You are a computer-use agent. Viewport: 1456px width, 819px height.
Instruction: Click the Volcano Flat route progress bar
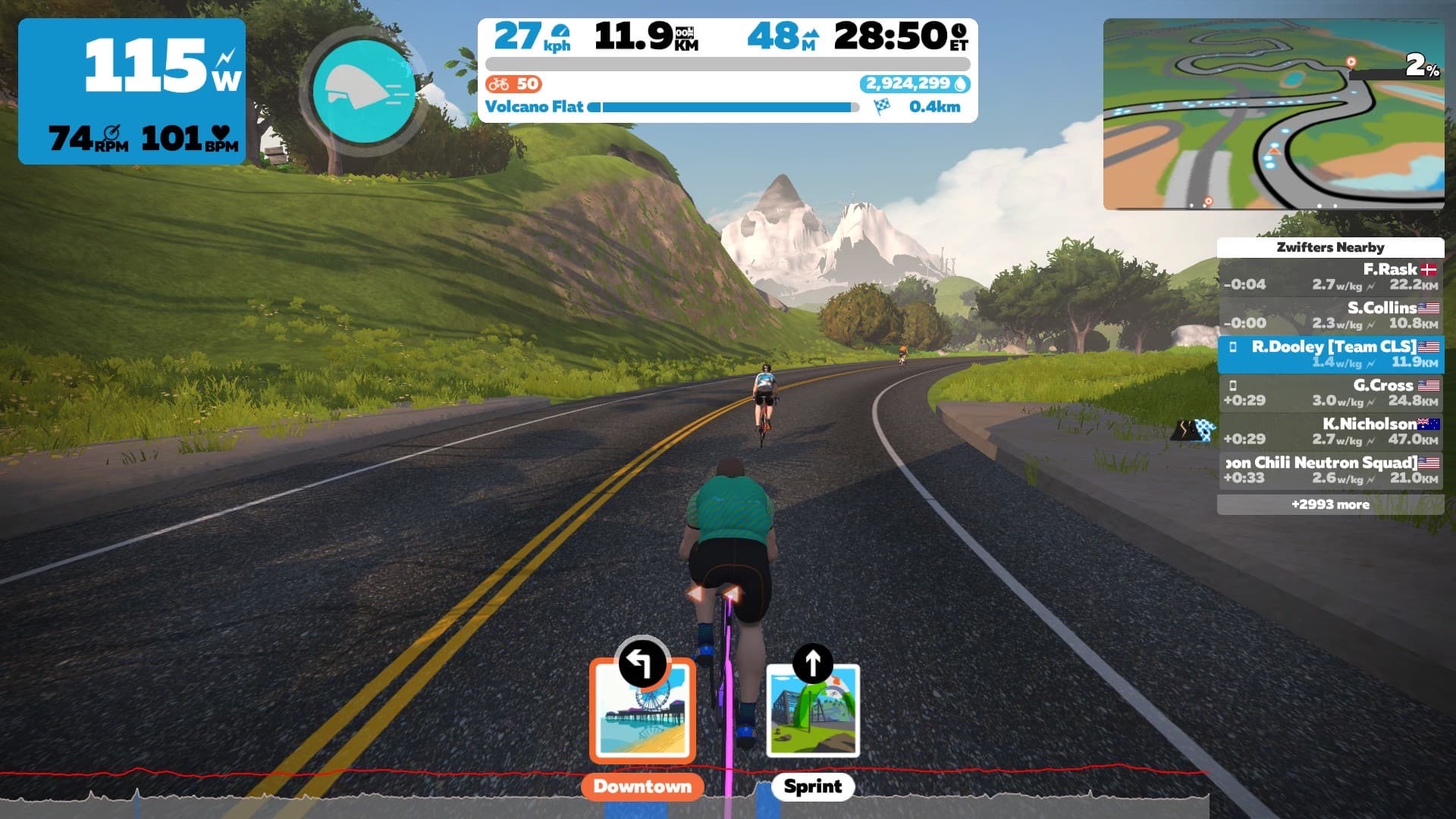726,108
